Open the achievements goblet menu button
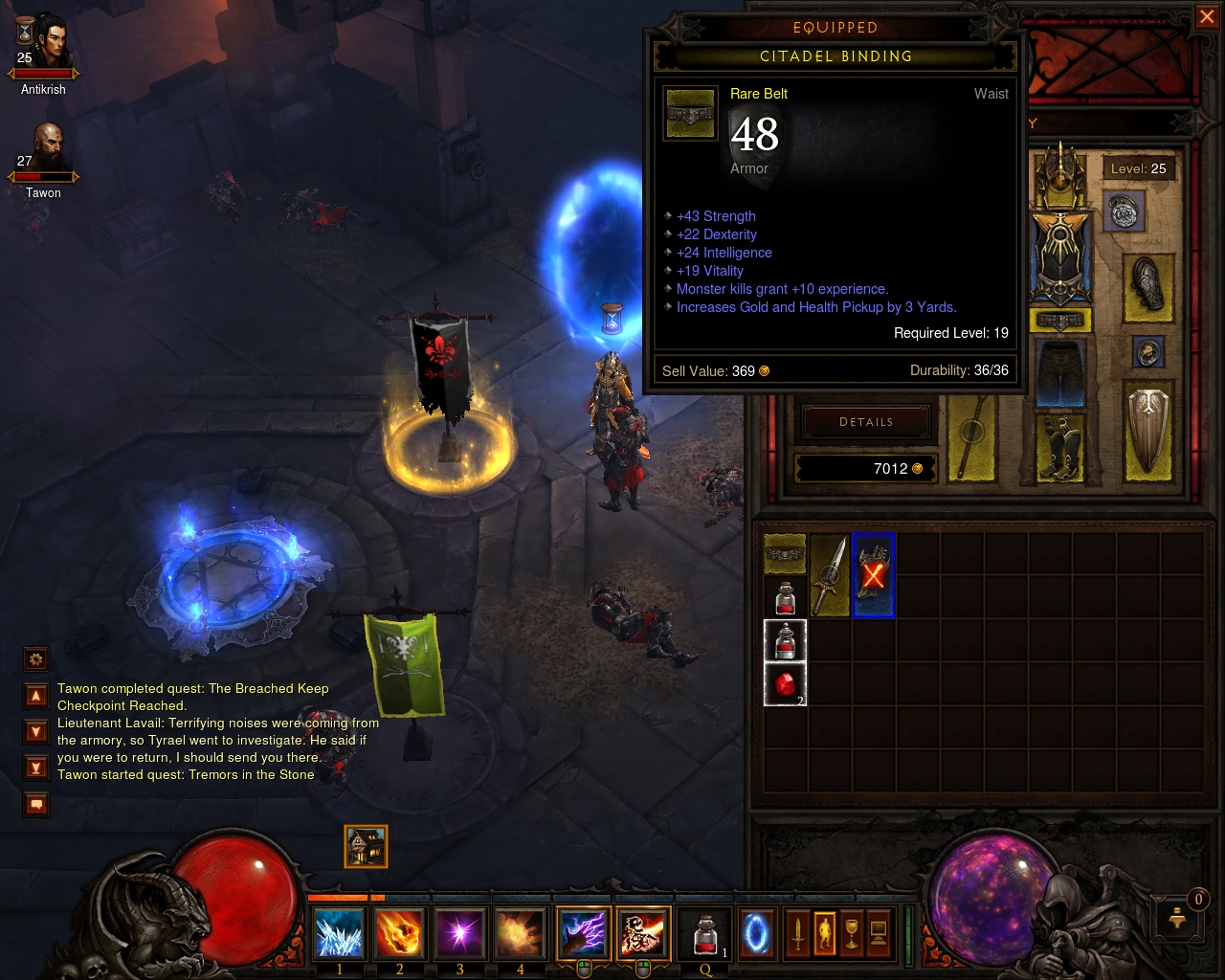 (851, 932)
